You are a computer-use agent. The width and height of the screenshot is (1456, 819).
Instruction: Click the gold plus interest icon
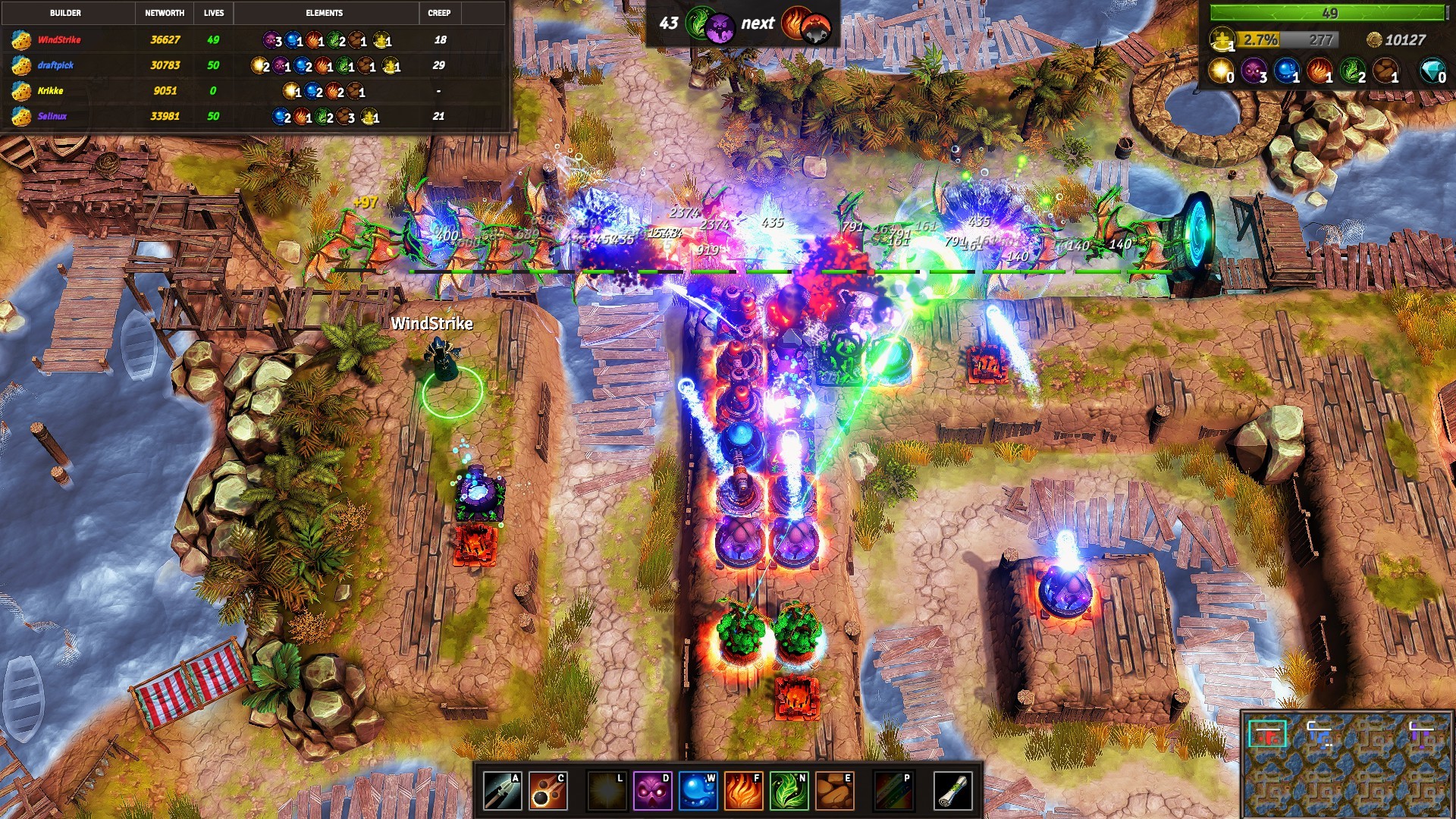coord(1222,39)
